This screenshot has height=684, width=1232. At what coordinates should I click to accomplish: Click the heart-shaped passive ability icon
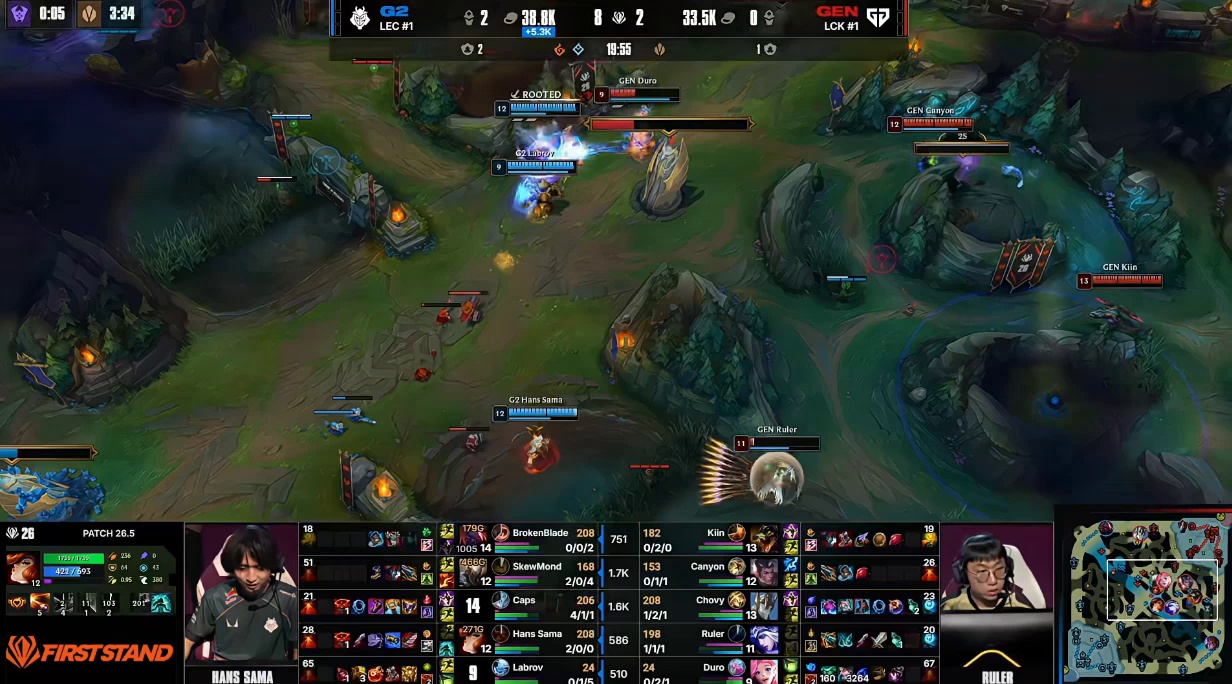[x=16, y=603]
